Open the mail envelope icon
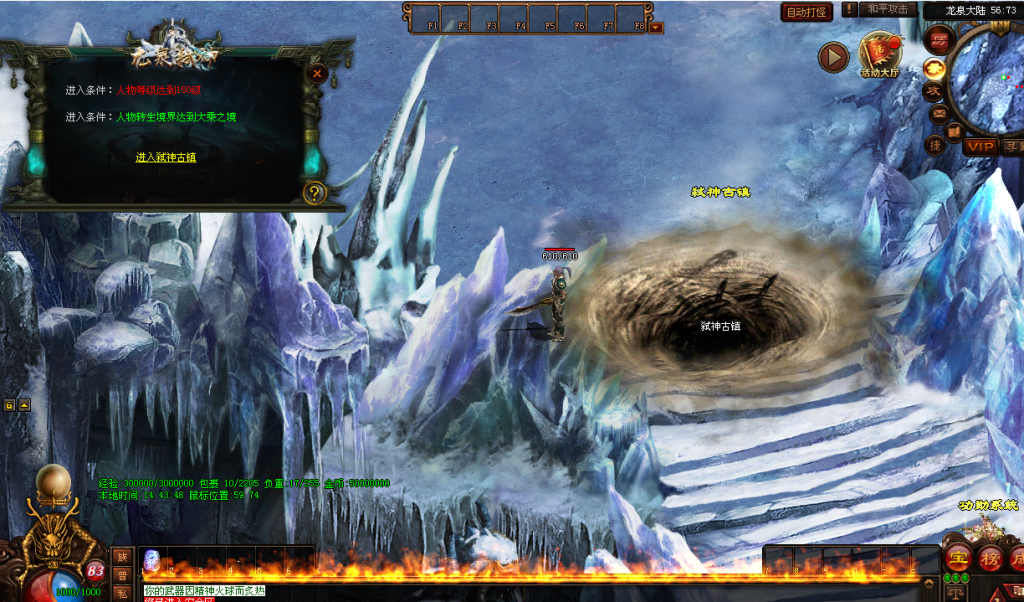The image size is (1024, 602). [939, 113]
